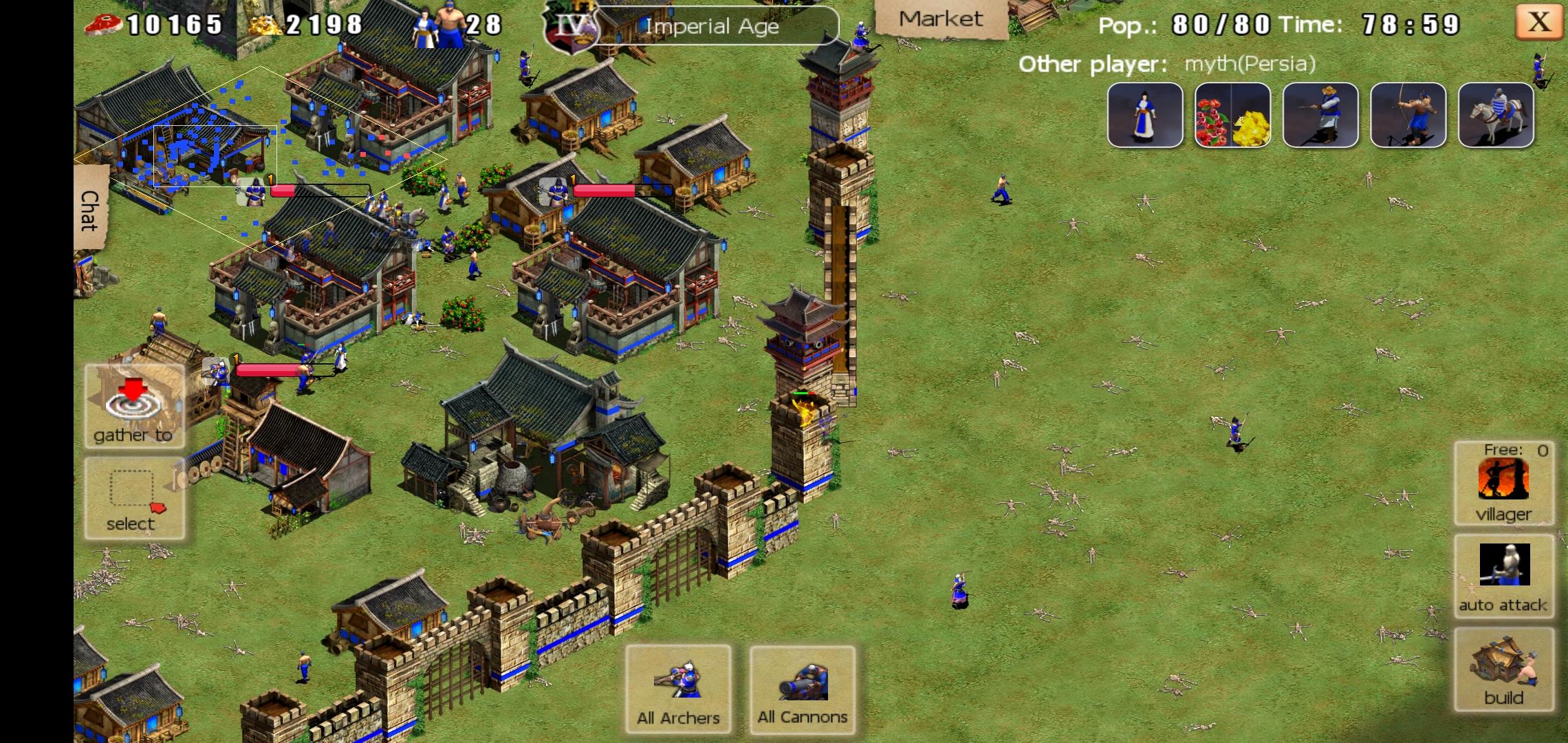Choose the woman villager portrait icon
Image resolution: width=1568 pixels, height=743 pixels.
click(1145, 116)
